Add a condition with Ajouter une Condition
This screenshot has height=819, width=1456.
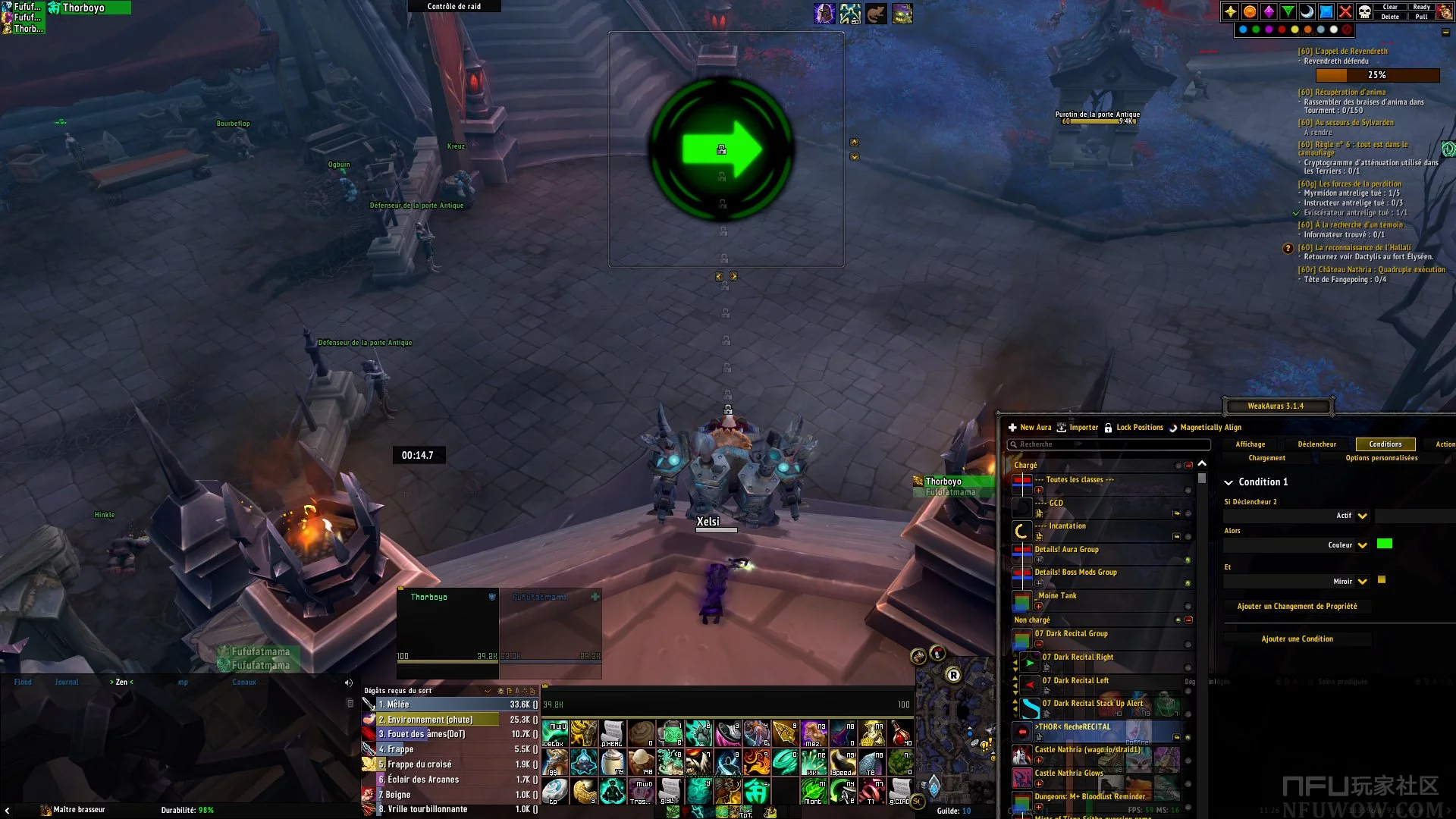coord(1297,639)
